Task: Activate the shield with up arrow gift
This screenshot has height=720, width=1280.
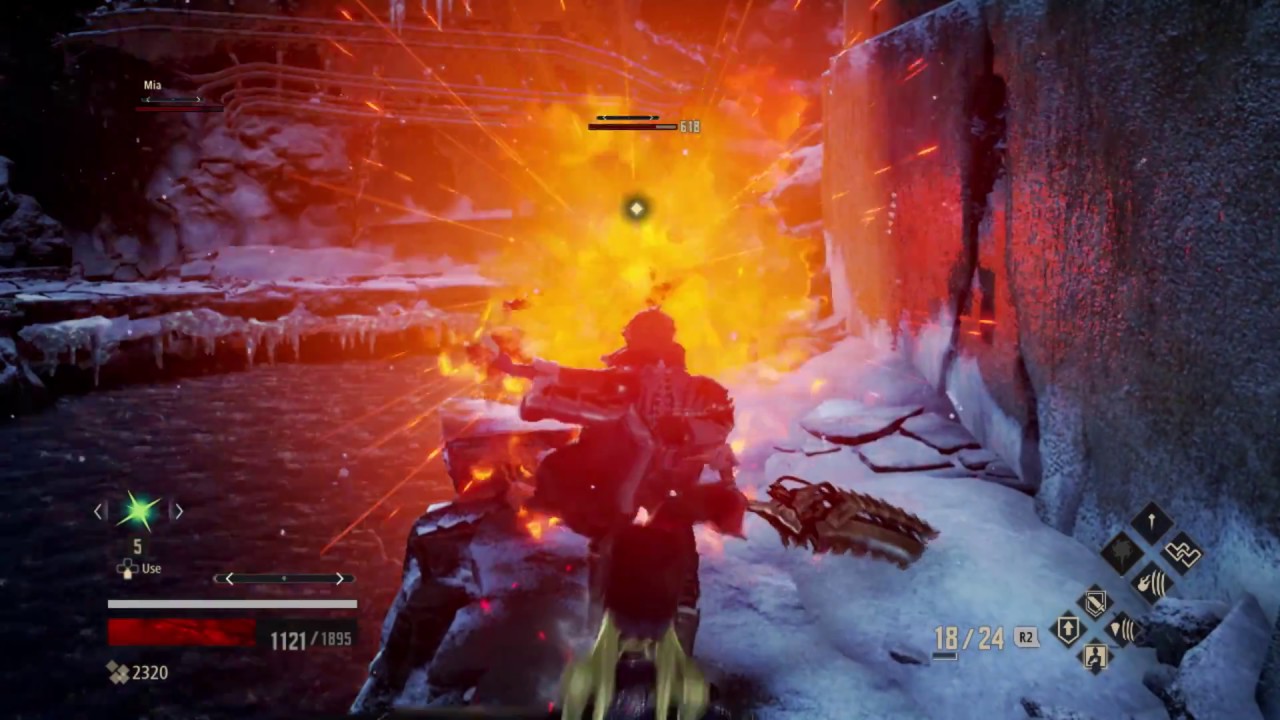Action: click(x=1068, y=630)
